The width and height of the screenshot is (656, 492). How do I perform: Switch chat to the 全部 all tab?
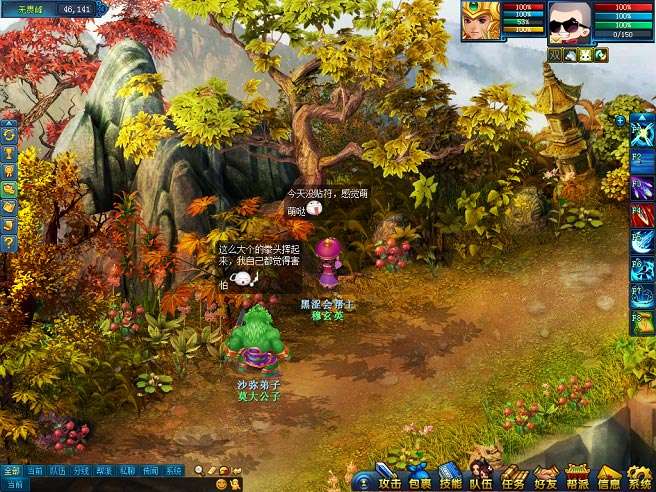[x=11, y=470]
